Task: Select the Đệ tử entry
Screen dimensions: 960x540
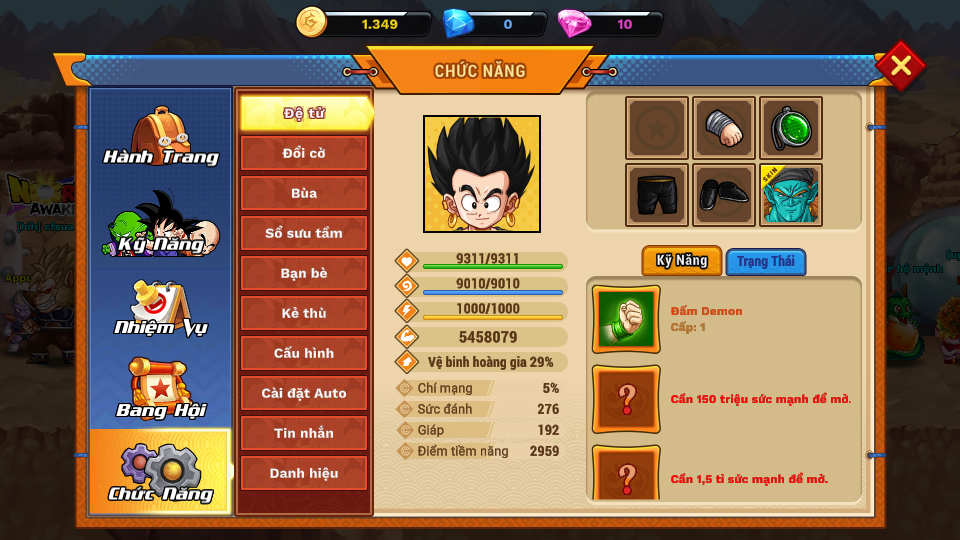Action: 304,113
